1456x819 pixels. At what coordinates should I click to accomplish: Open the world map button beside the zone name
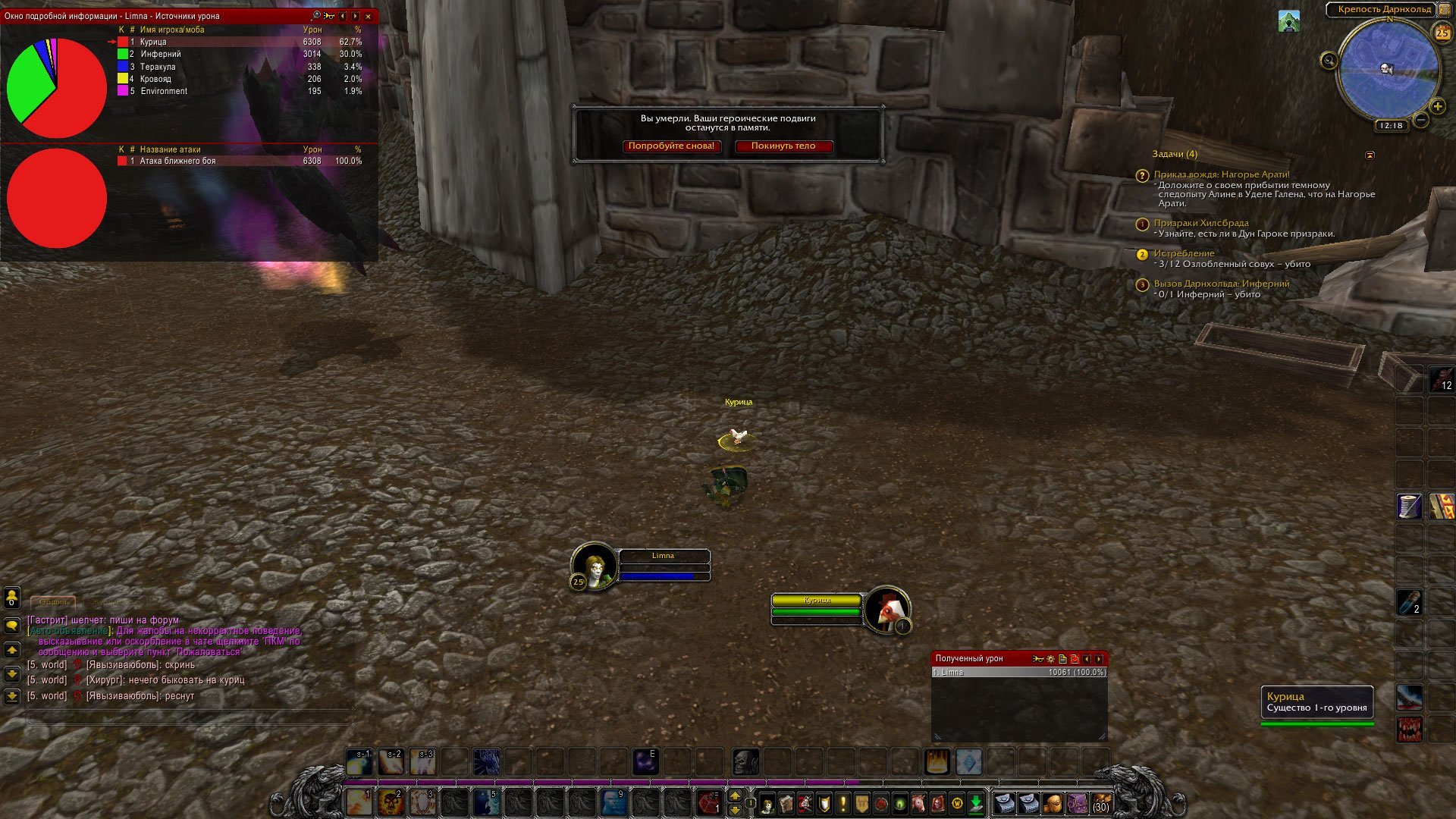1444,10
